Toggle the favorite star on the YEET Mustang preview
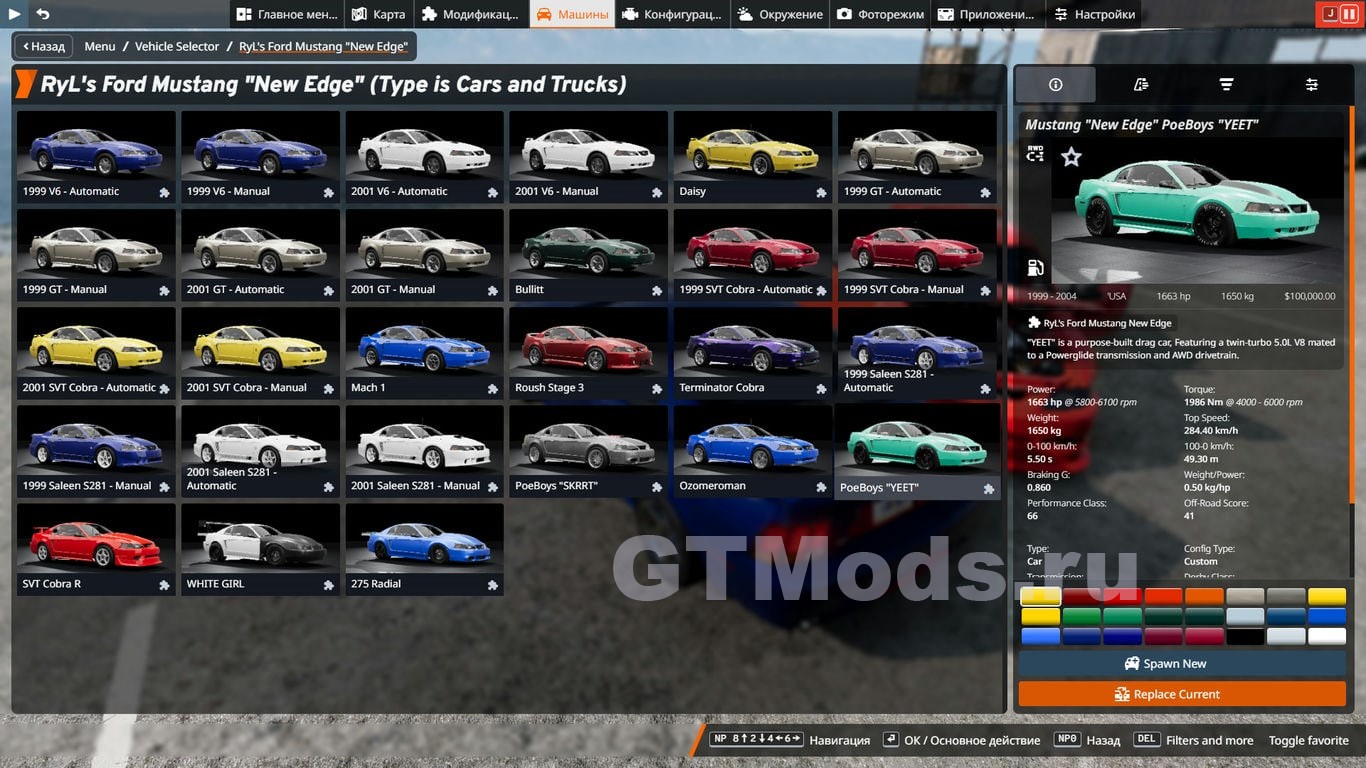 [1071, 156]
